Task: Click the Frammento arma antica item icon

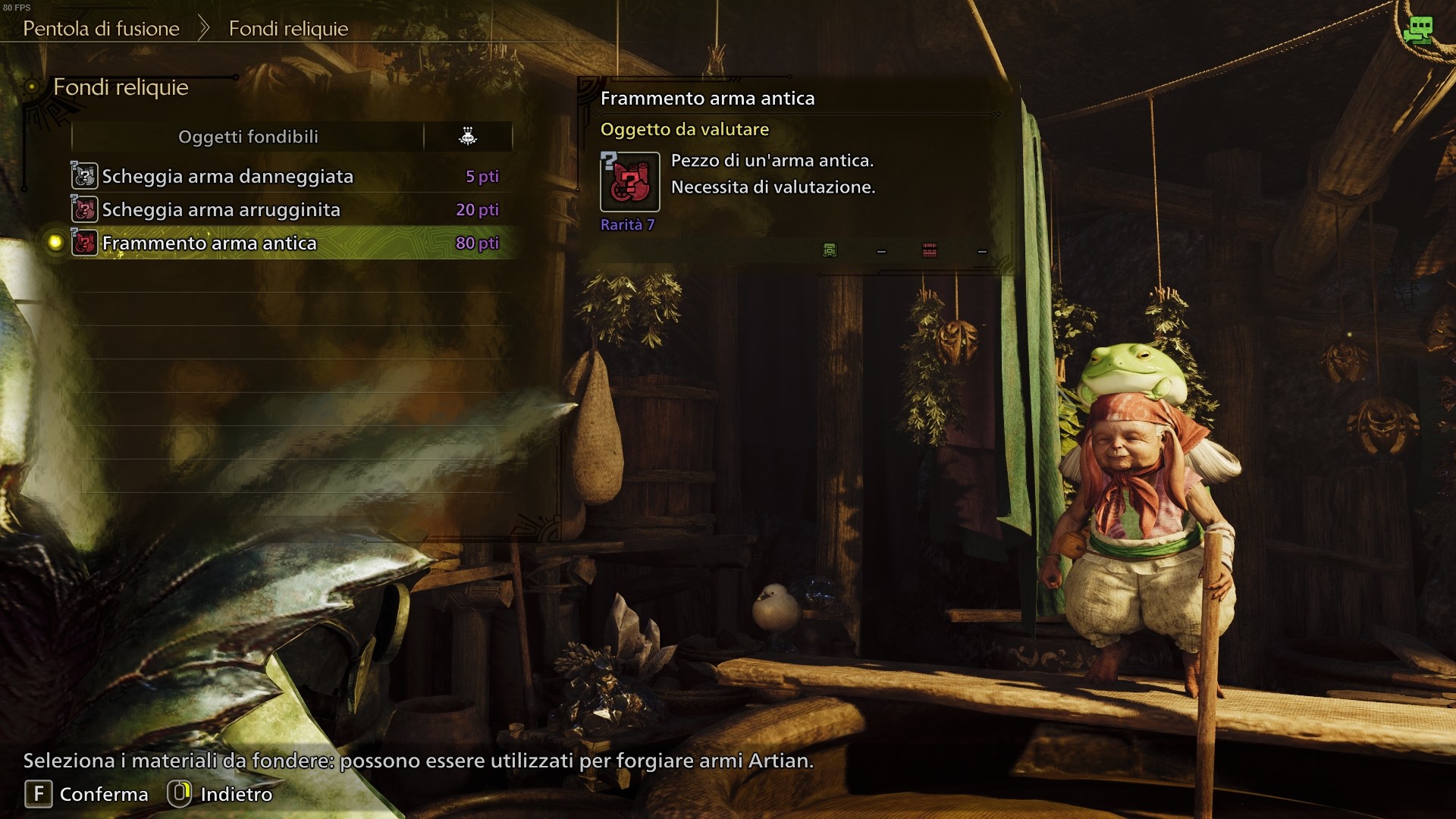Action: 629,182
